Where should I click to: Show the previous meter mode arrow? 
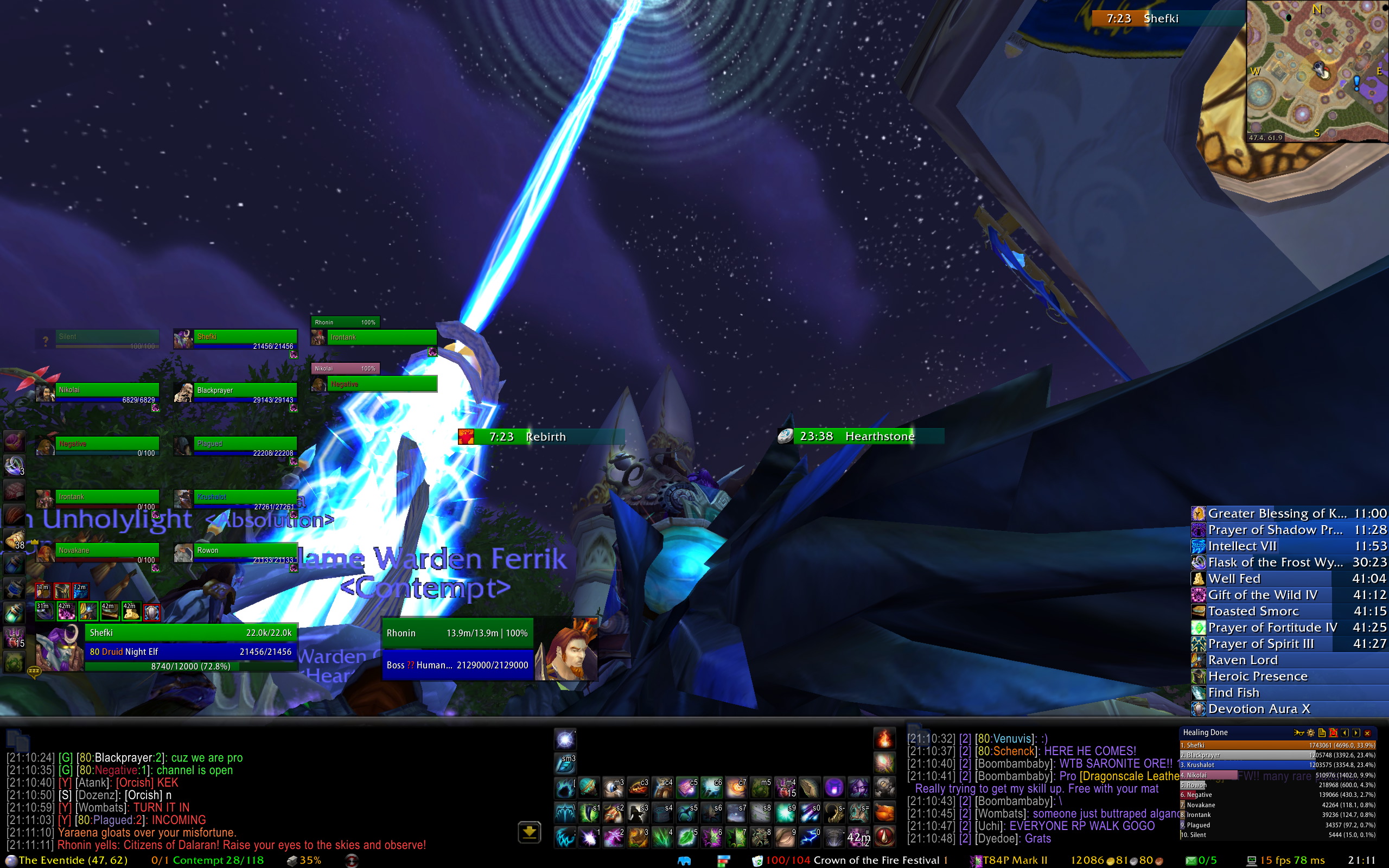pyautogui.click(x=1345, y=732)
